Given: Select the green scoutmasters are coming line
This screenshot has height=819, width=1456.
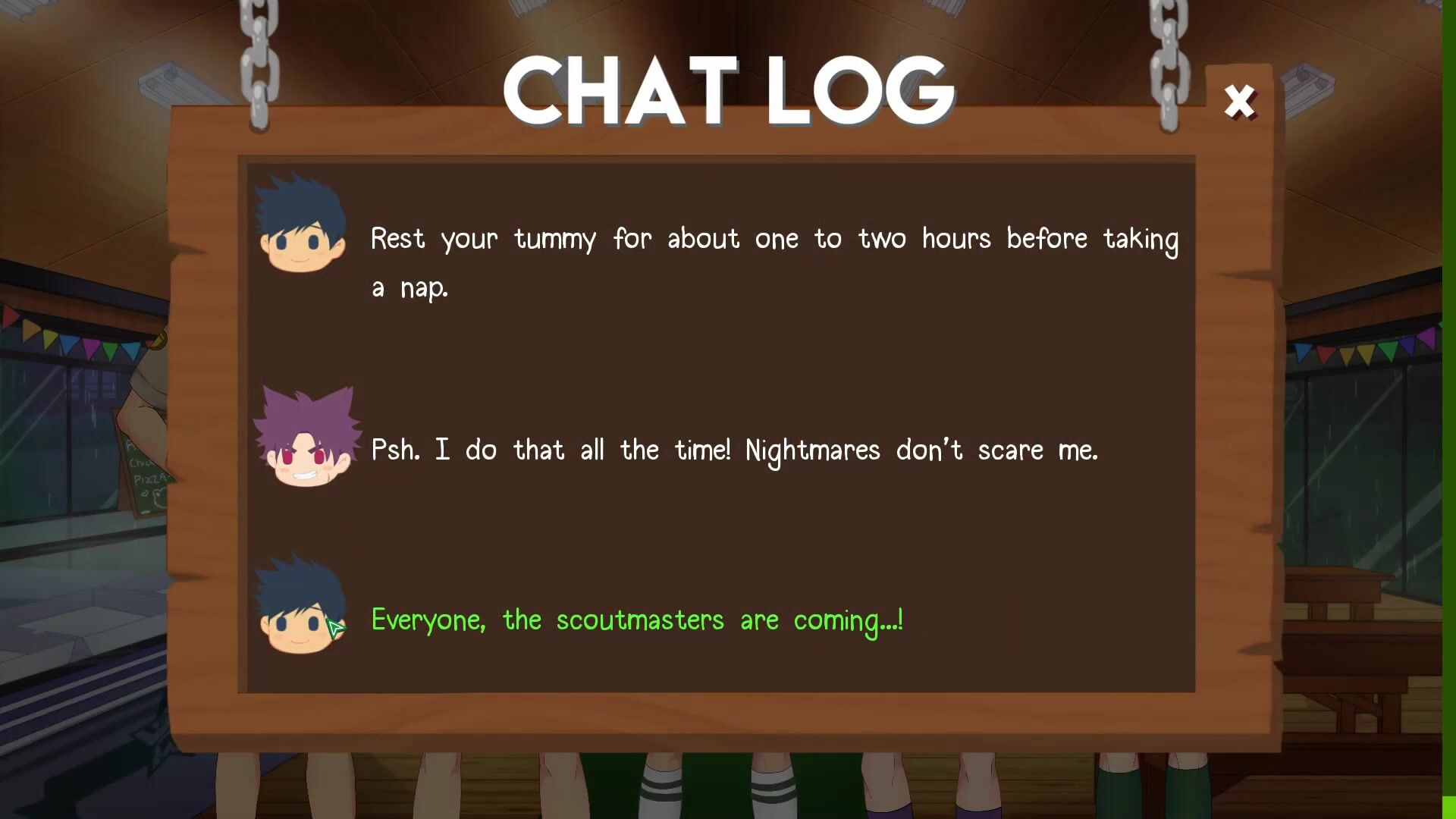Looking at the screenshot, I should (x=637, y=620).
